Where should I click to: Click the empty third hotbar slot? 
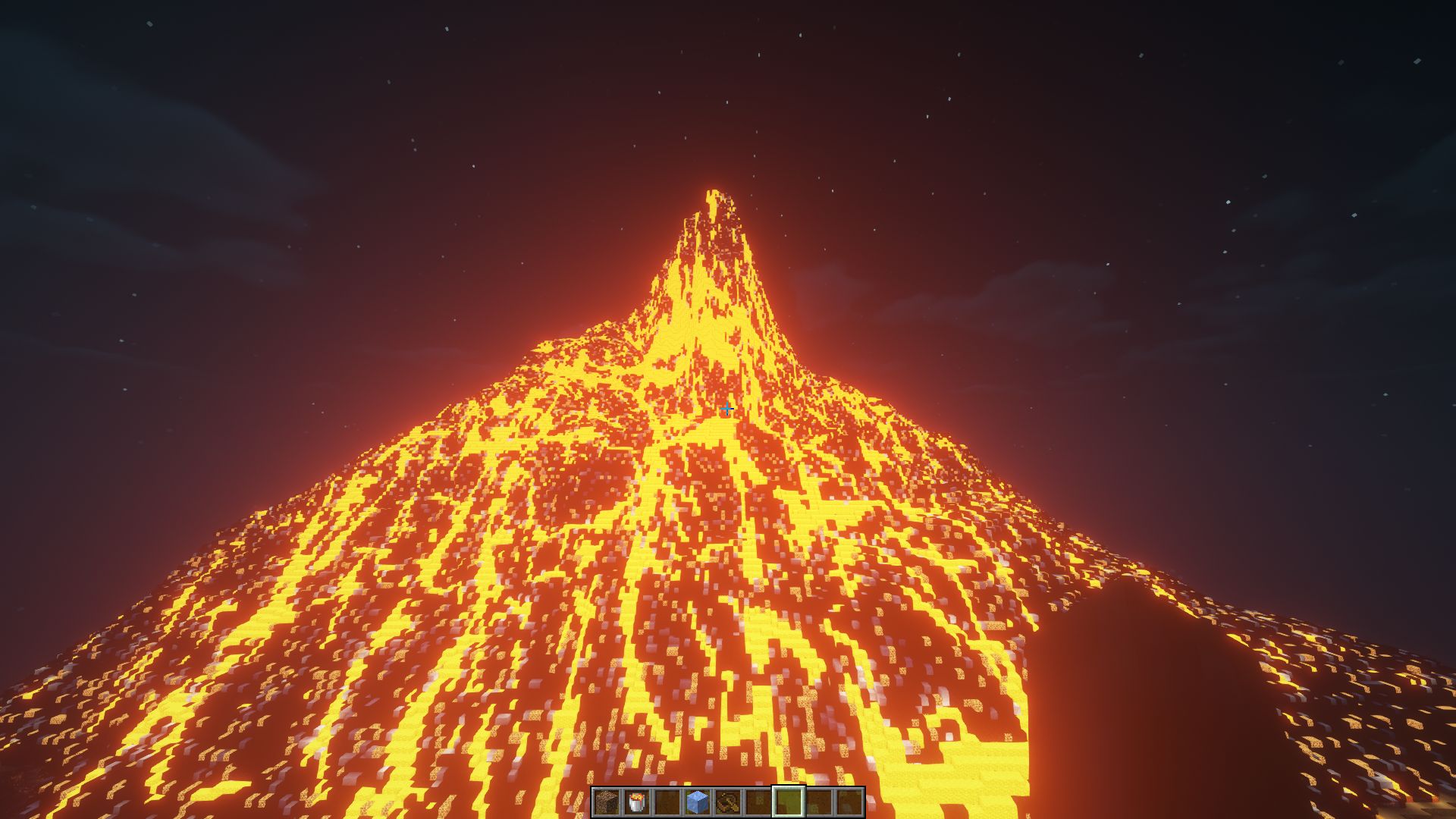(x=728, y=801)
